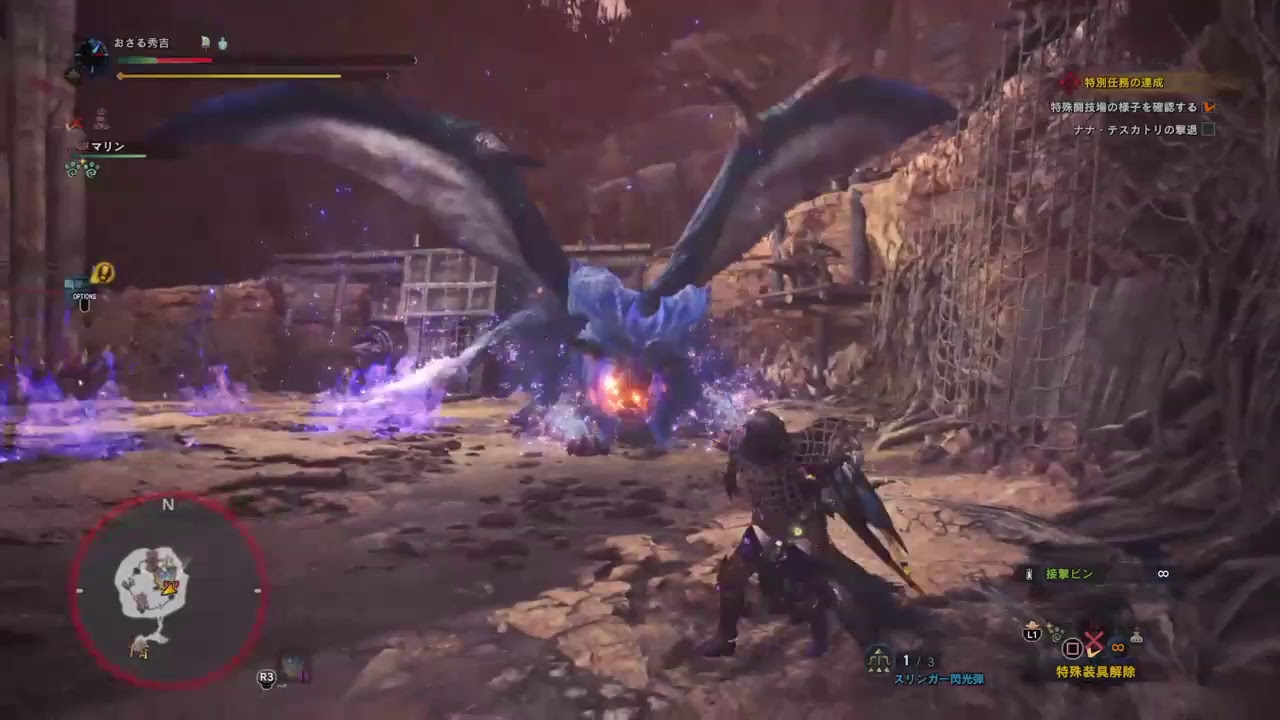
Task: Select the slinger flashpod icon
Action: coord(878,660)
